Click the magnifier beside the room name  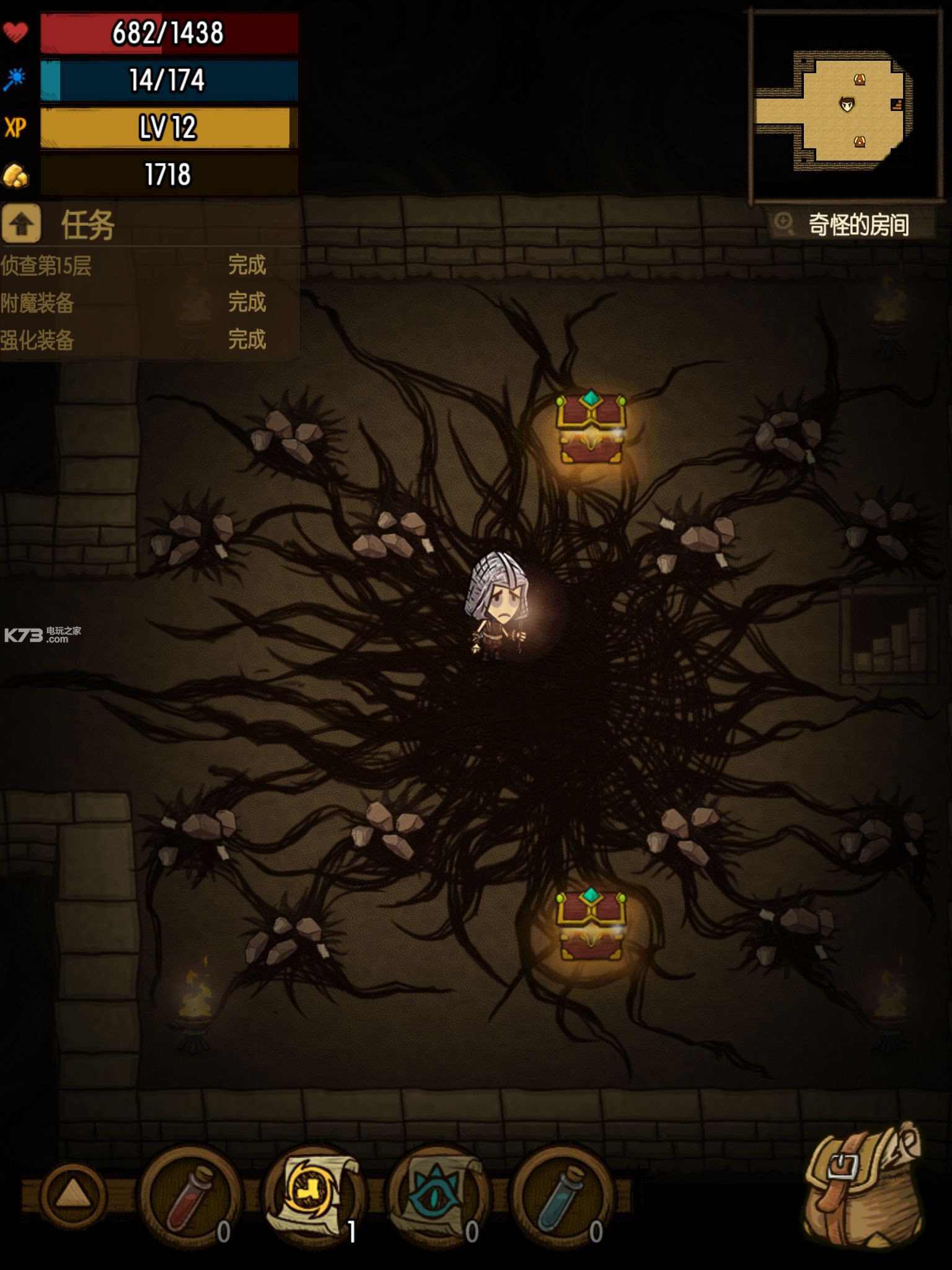pyautogui.click(x=784, y=223)
